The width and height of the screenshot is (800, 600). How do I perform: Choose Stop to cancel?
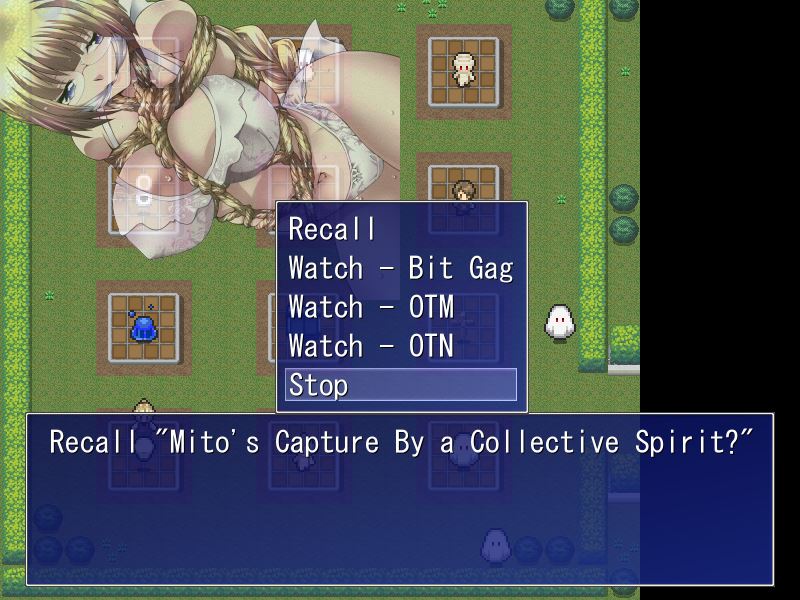[x=400, y=385]
